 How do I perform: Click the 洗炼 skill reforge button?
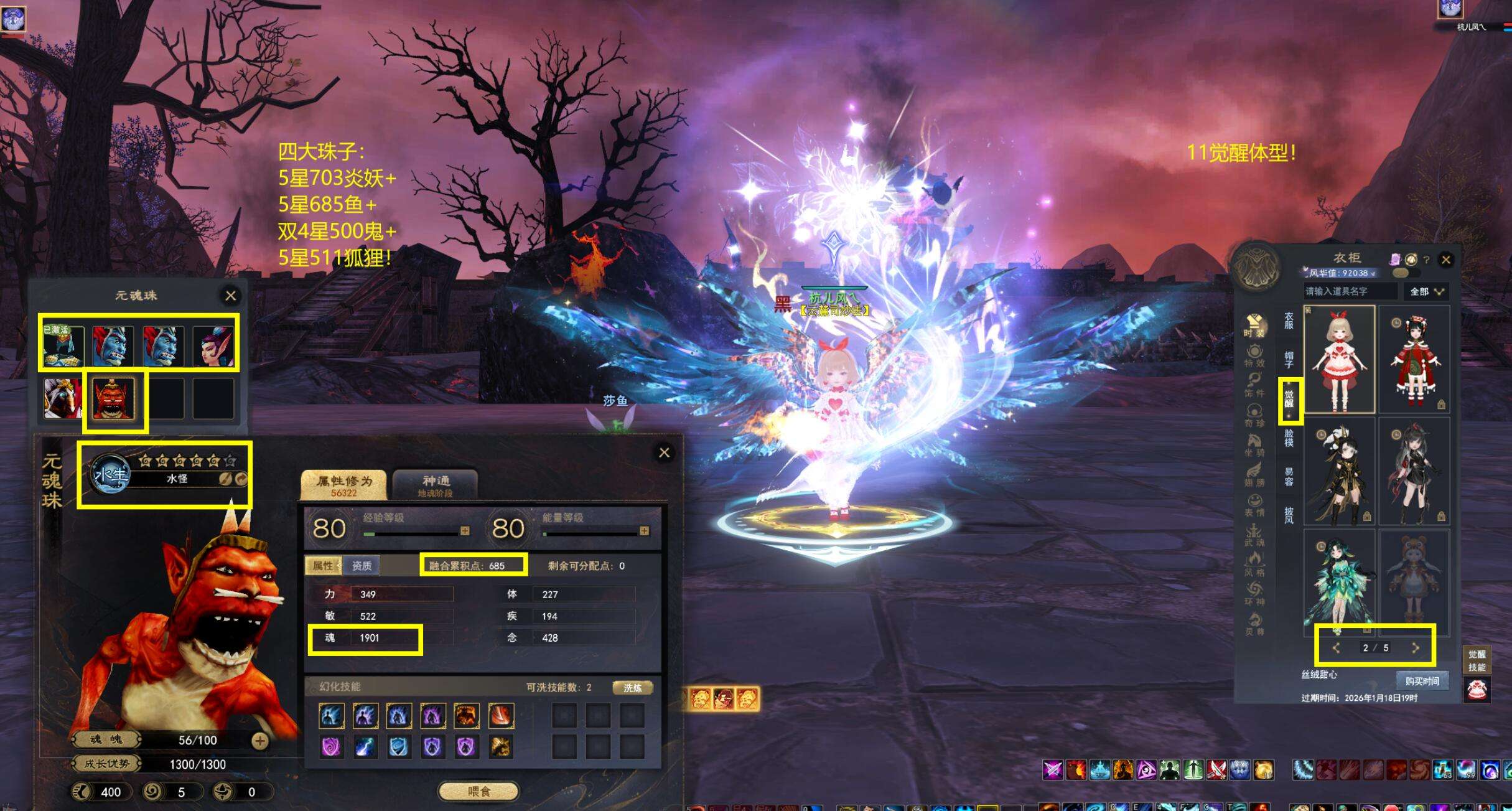[x=632, y=688]
